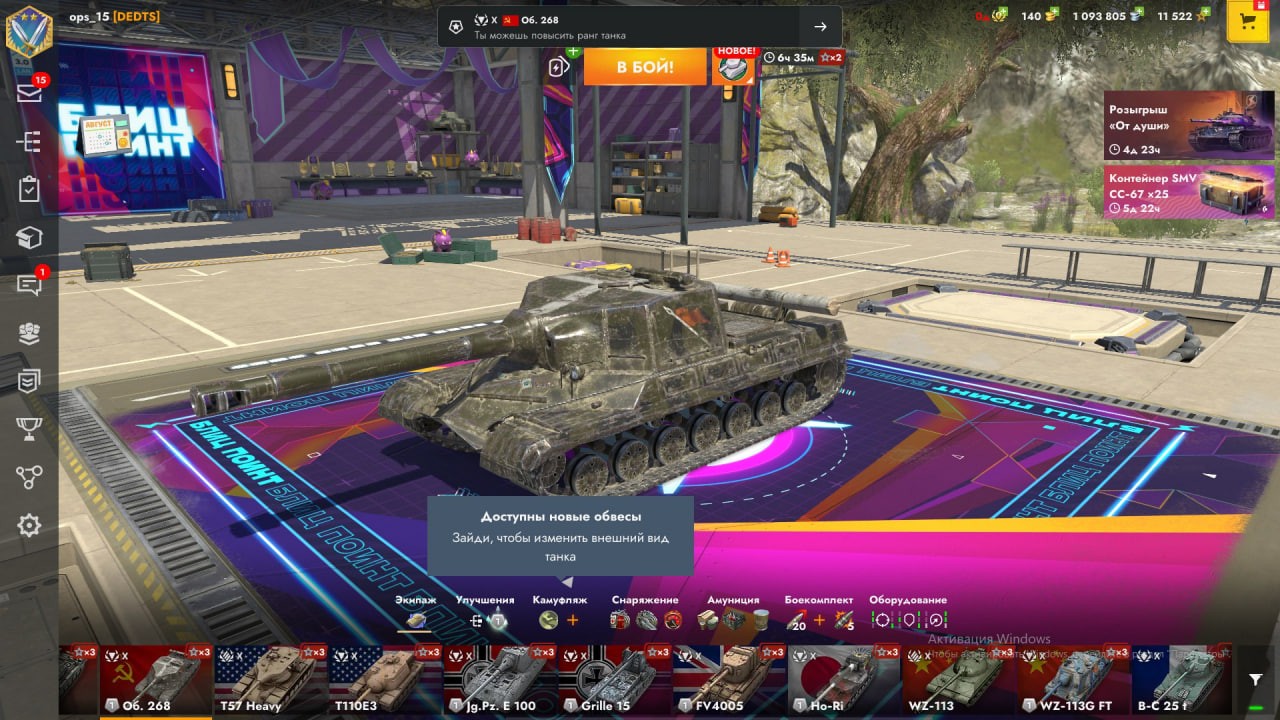Open the tank carousel filter

[1256, 680]
